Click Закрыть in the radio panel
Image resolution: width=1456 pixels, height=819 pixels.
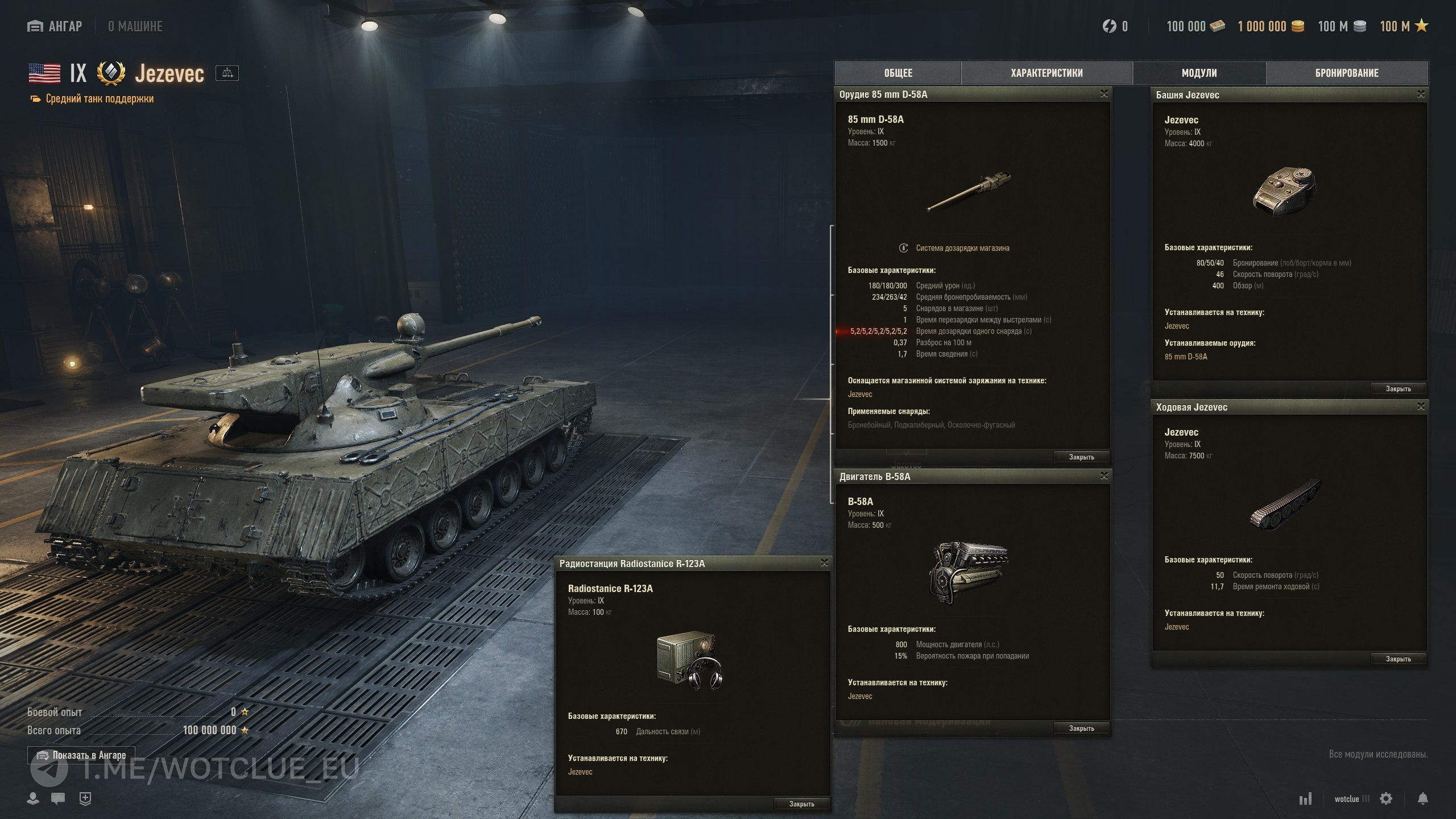tap(801, 804)
